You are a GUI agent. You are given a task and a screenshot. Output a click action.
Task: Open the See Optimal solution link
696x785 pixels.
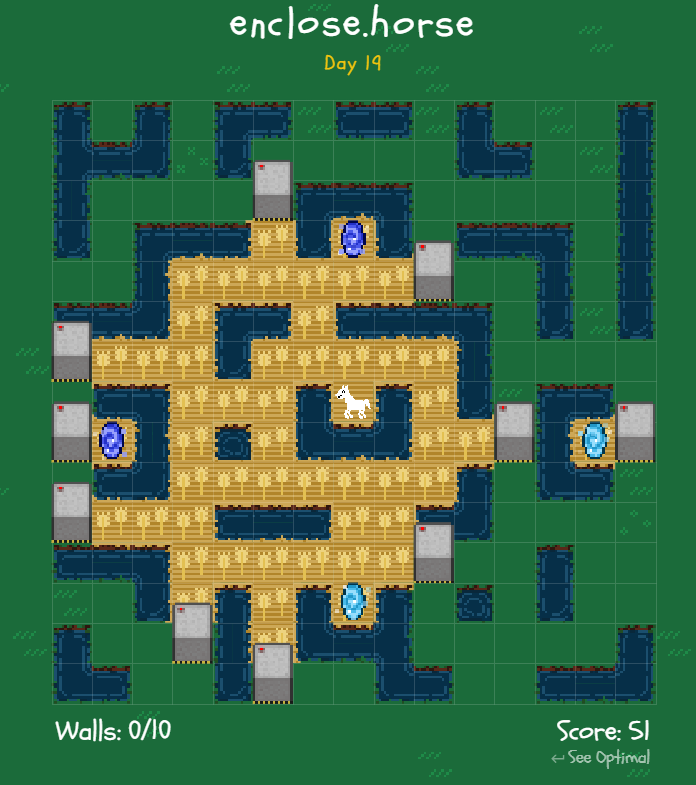pos(601,757)
